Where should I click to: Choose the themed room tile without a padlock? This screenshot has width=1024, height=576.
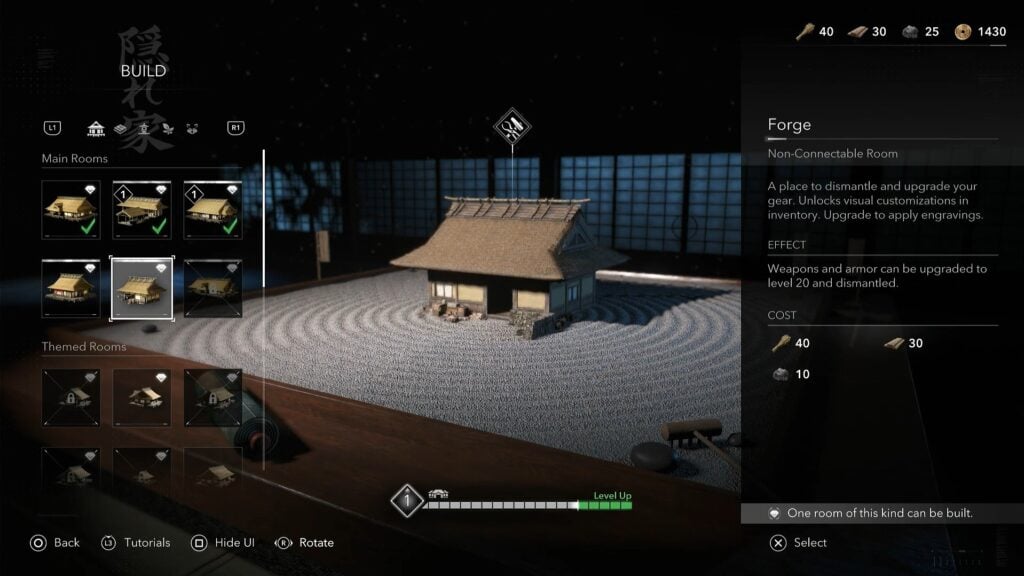(x=141, y=397)
